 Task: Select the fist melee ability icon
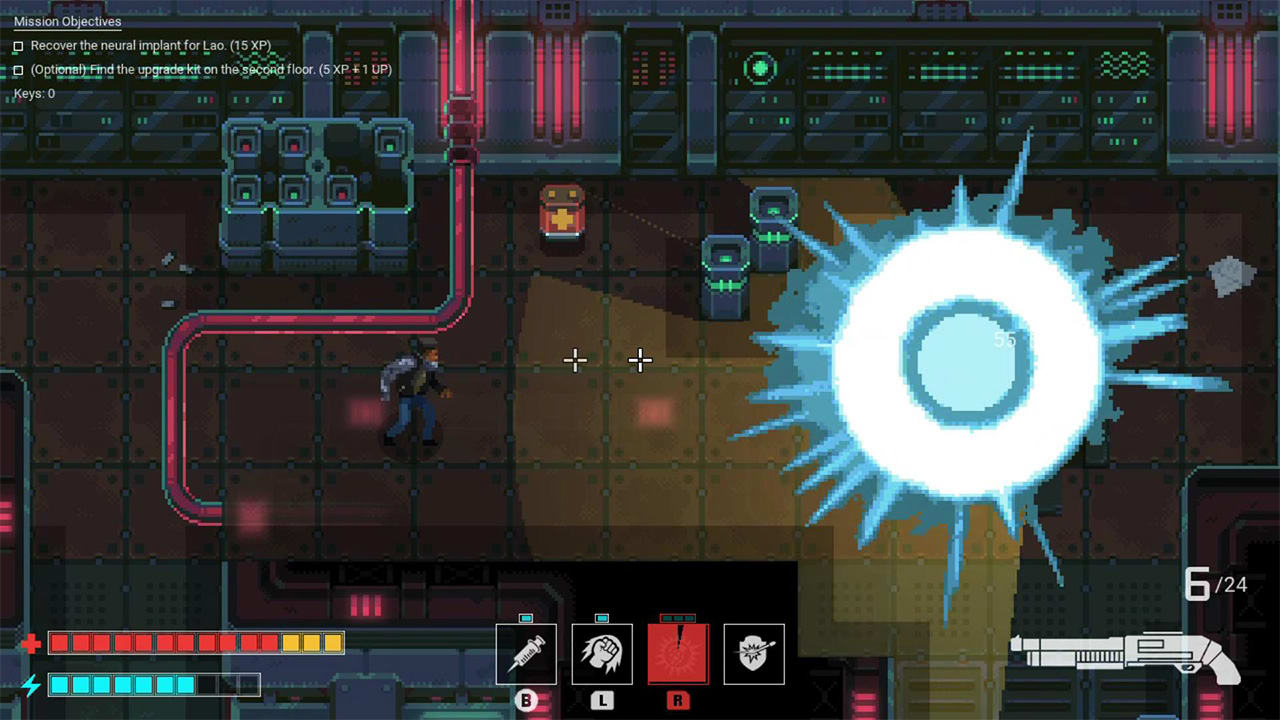pyautogui.click(x=601, y=653)
